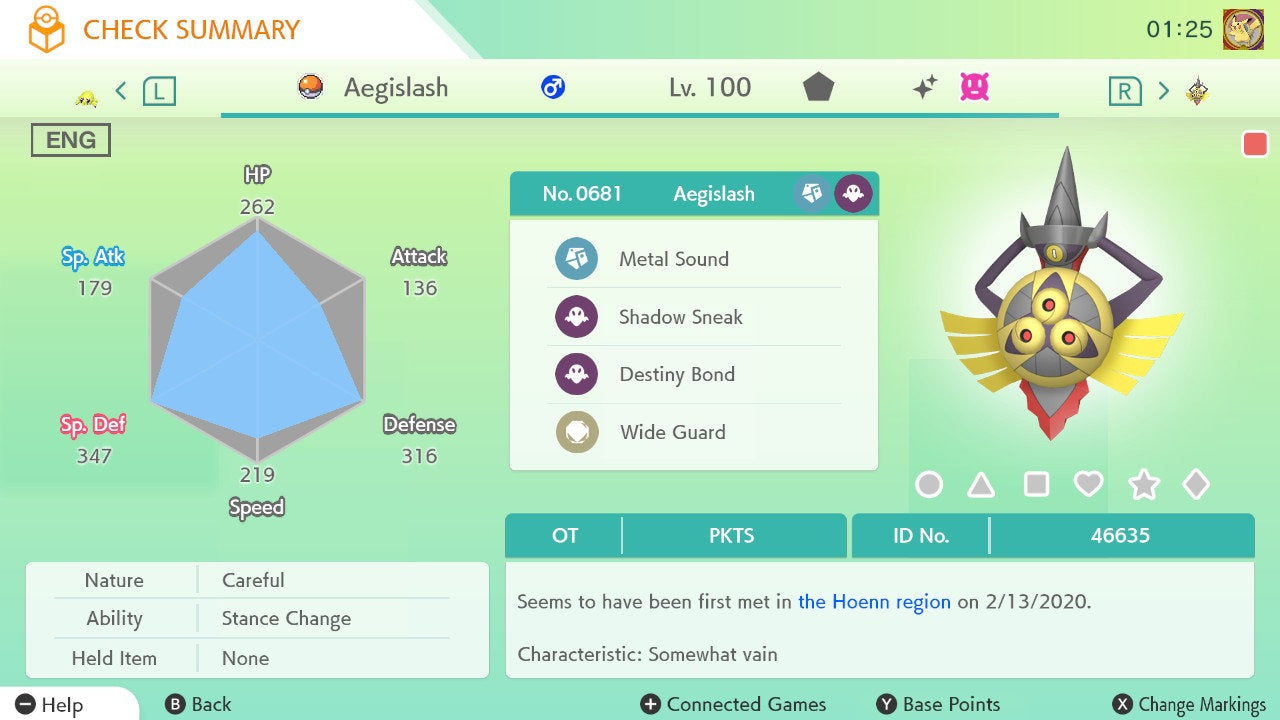Viewport: 1280px width, 720px height.
Task: Go to the next Pokémon arrow
Action: coord(1163,91)
